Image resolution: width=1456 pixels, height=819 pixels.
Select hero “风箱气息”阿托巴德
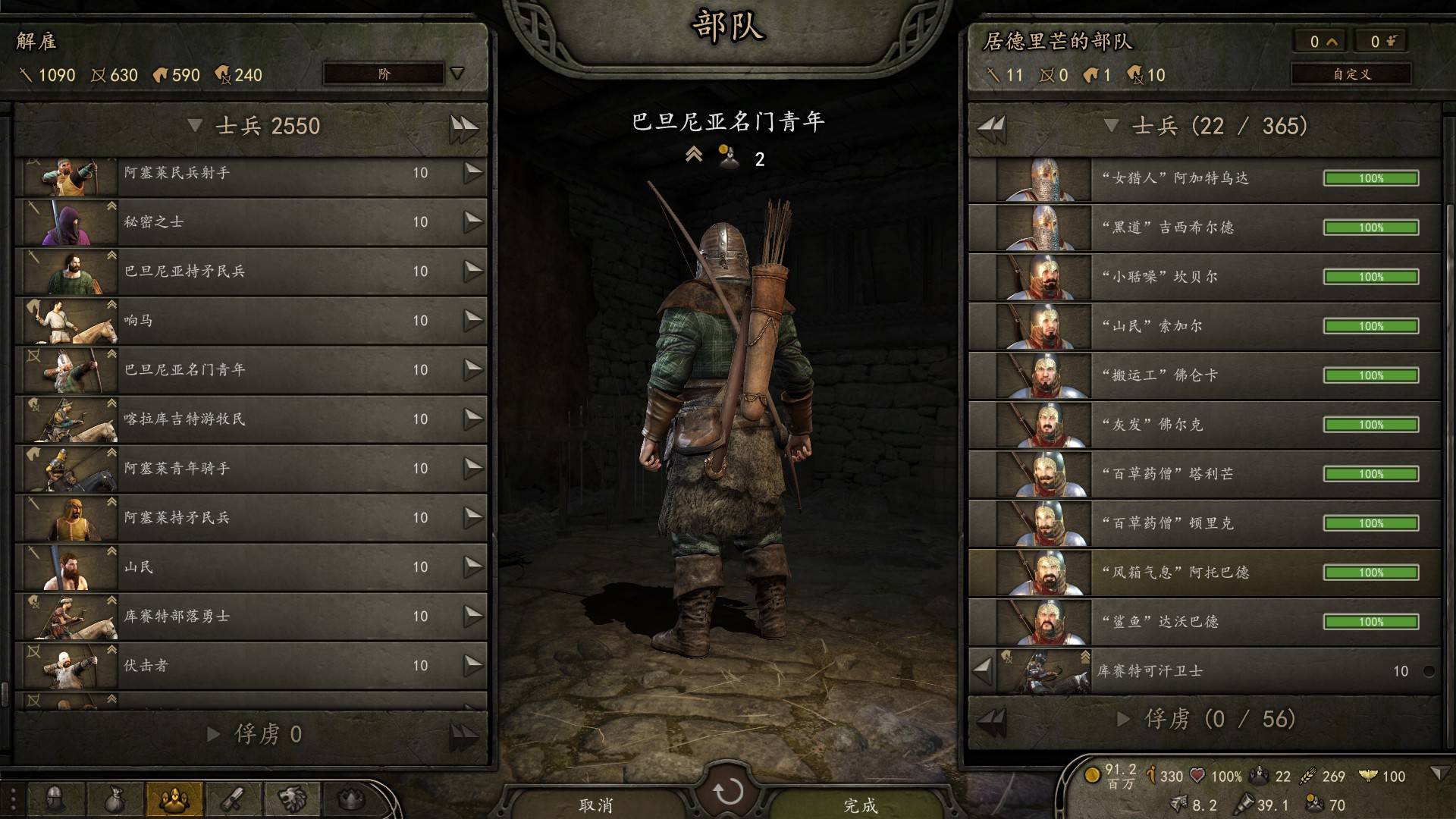pos(1204,573)
